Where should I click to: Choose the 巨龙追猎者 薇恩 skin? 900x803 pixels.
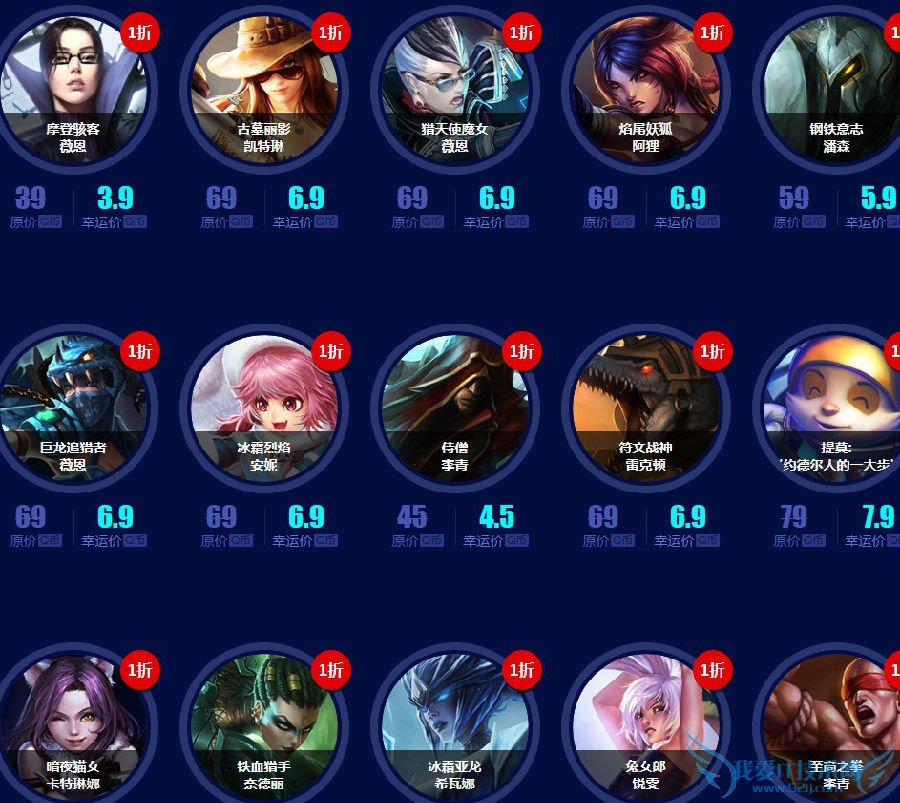pos(72,406)
